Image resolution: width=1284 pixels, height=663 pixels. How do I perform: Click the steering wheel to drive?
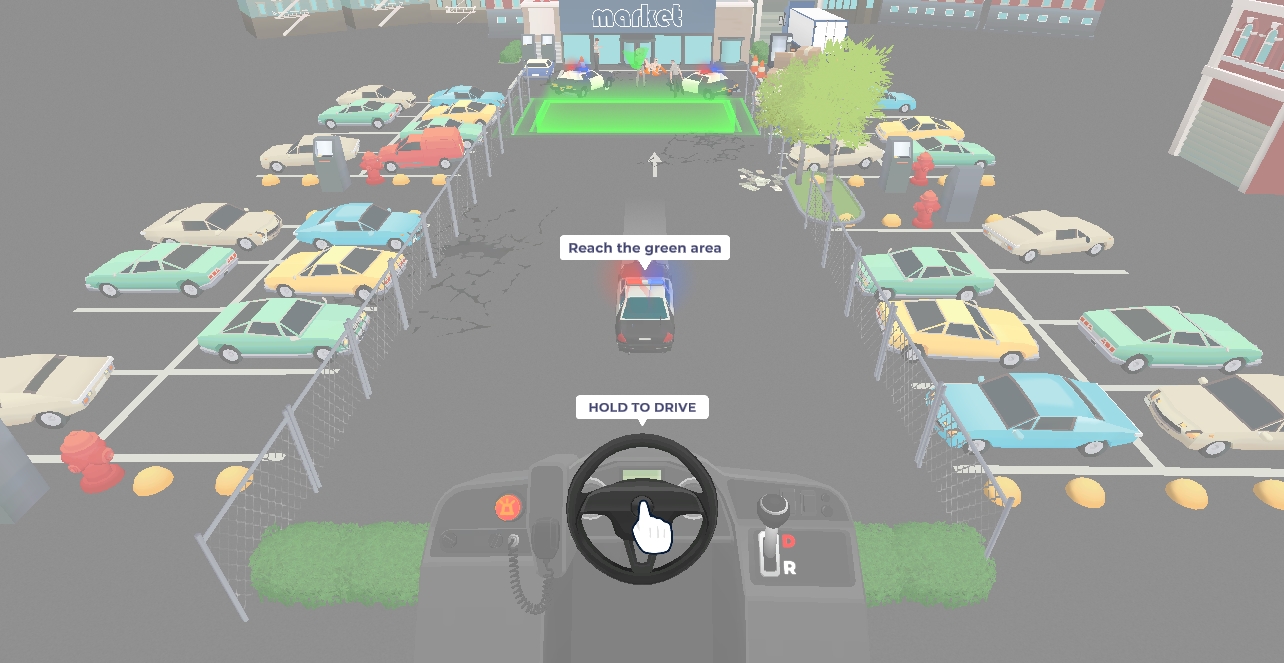coord(642,508)
